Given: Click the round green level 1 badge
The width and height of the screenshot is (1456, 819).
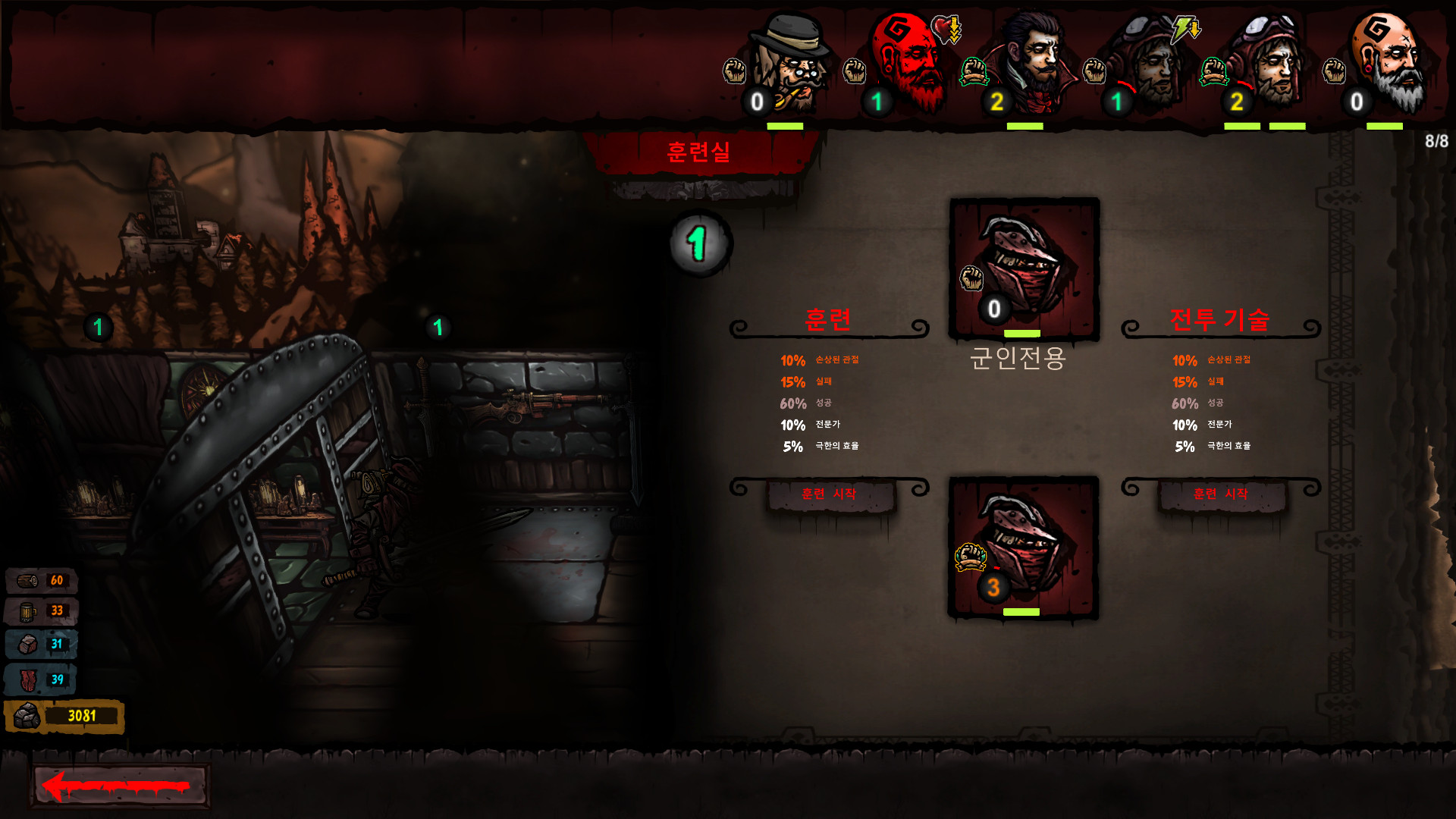Looking at the screenshot, I should pos(699,243).
